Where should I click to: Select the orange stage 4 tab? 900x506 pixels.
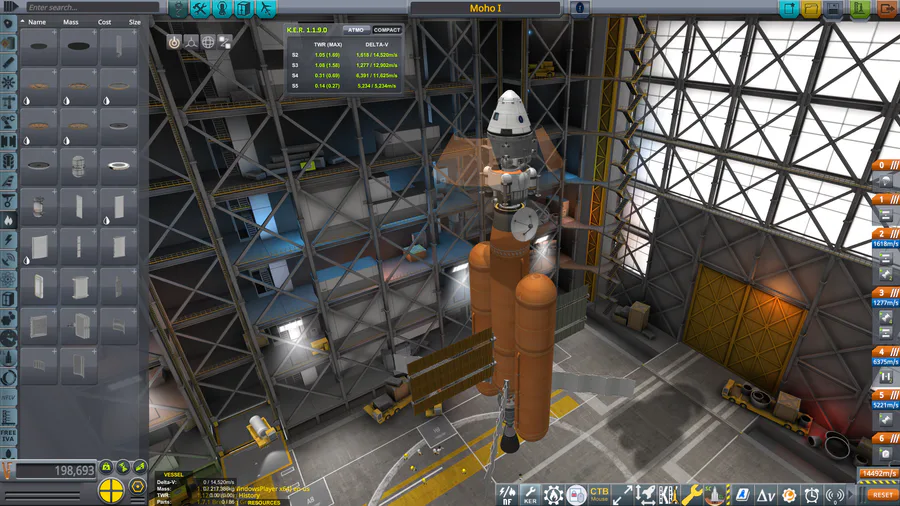click(882, 351)
